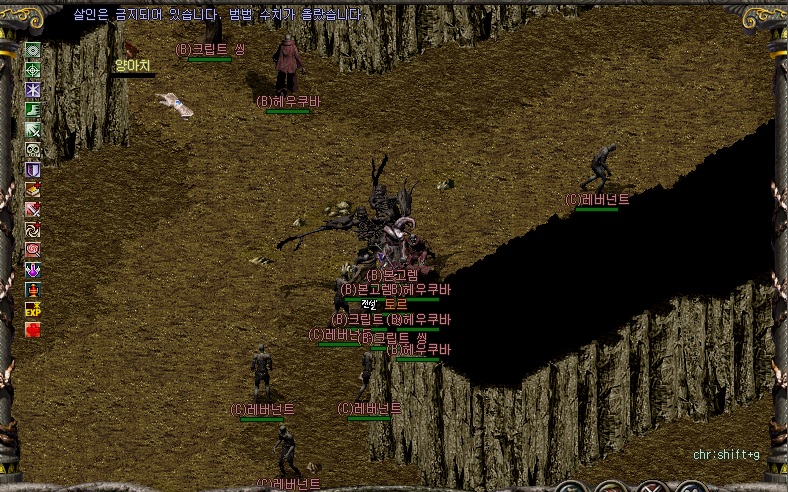
Task: Select the red cross healing icon
Action: click(33, 329)
